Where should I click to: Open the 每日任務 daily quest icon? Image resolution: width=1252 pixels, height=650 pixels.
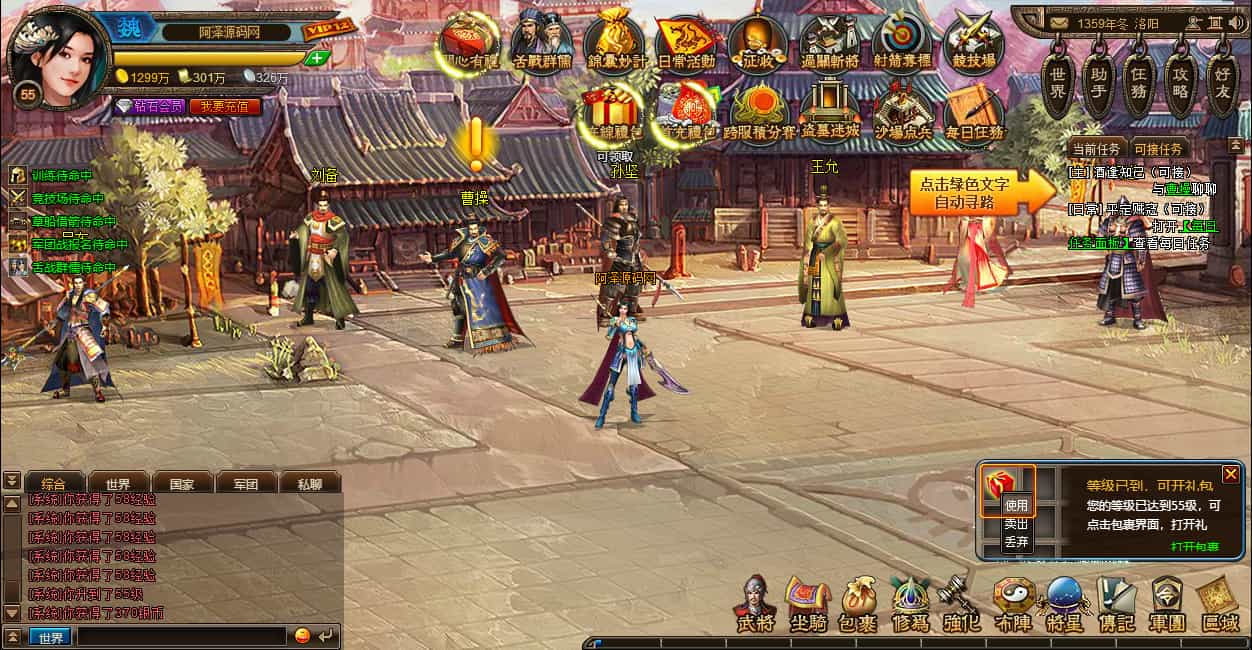973,113
